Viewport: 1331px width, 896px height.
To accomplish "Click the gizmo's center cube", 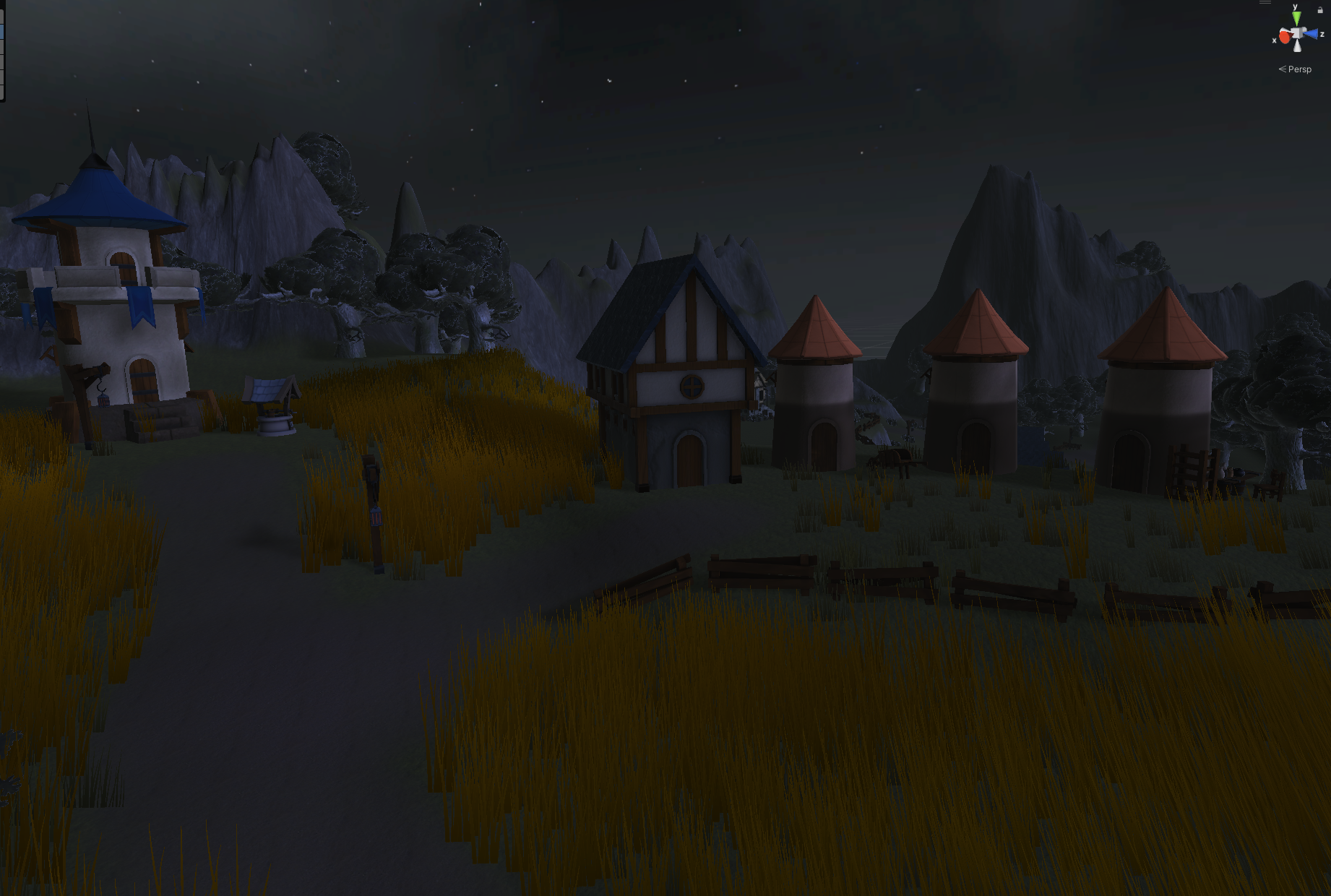I will click(x=1298, y=34).
